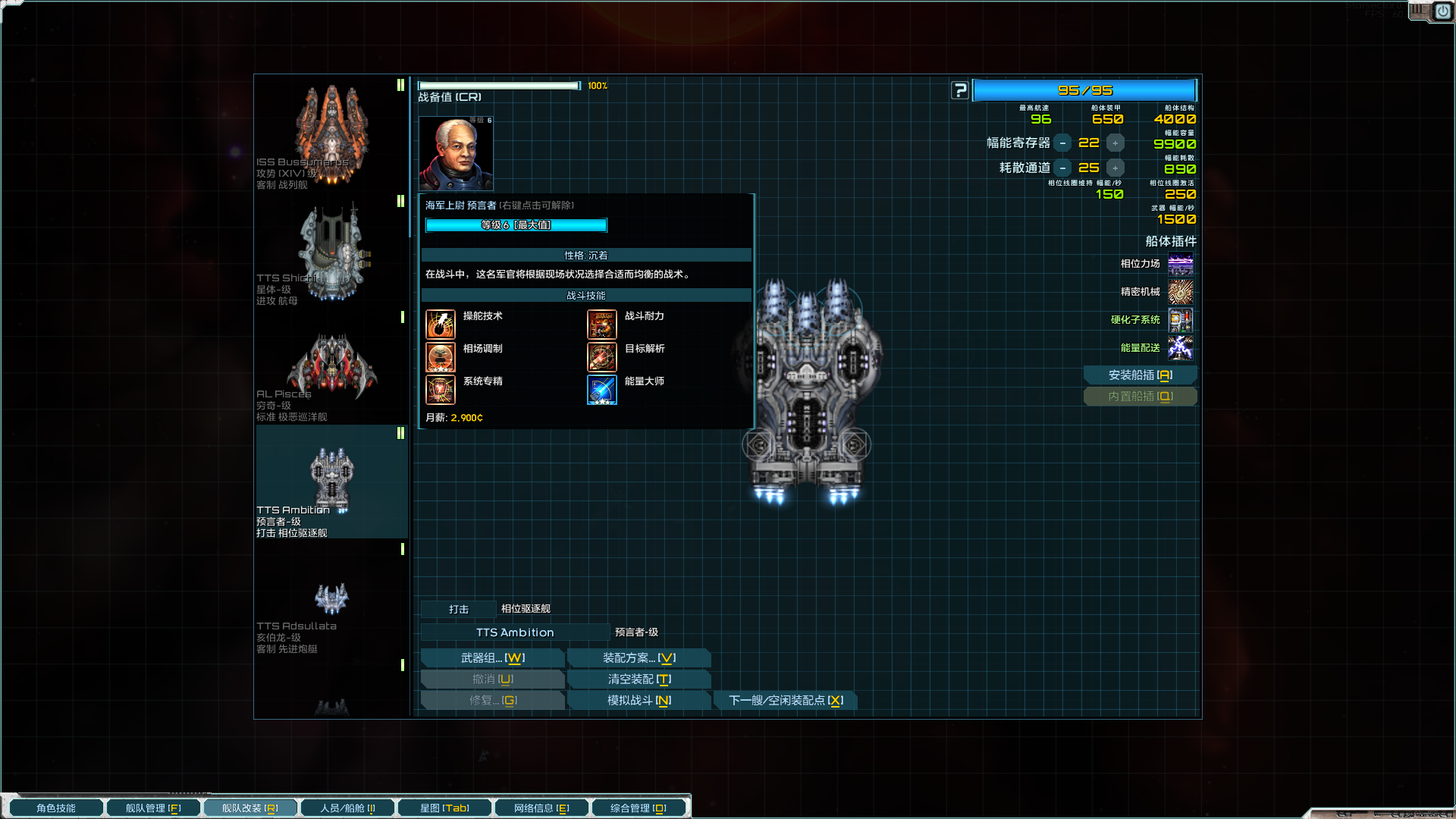Open the 装配方案 loadout variants menu

click(639, 658)
